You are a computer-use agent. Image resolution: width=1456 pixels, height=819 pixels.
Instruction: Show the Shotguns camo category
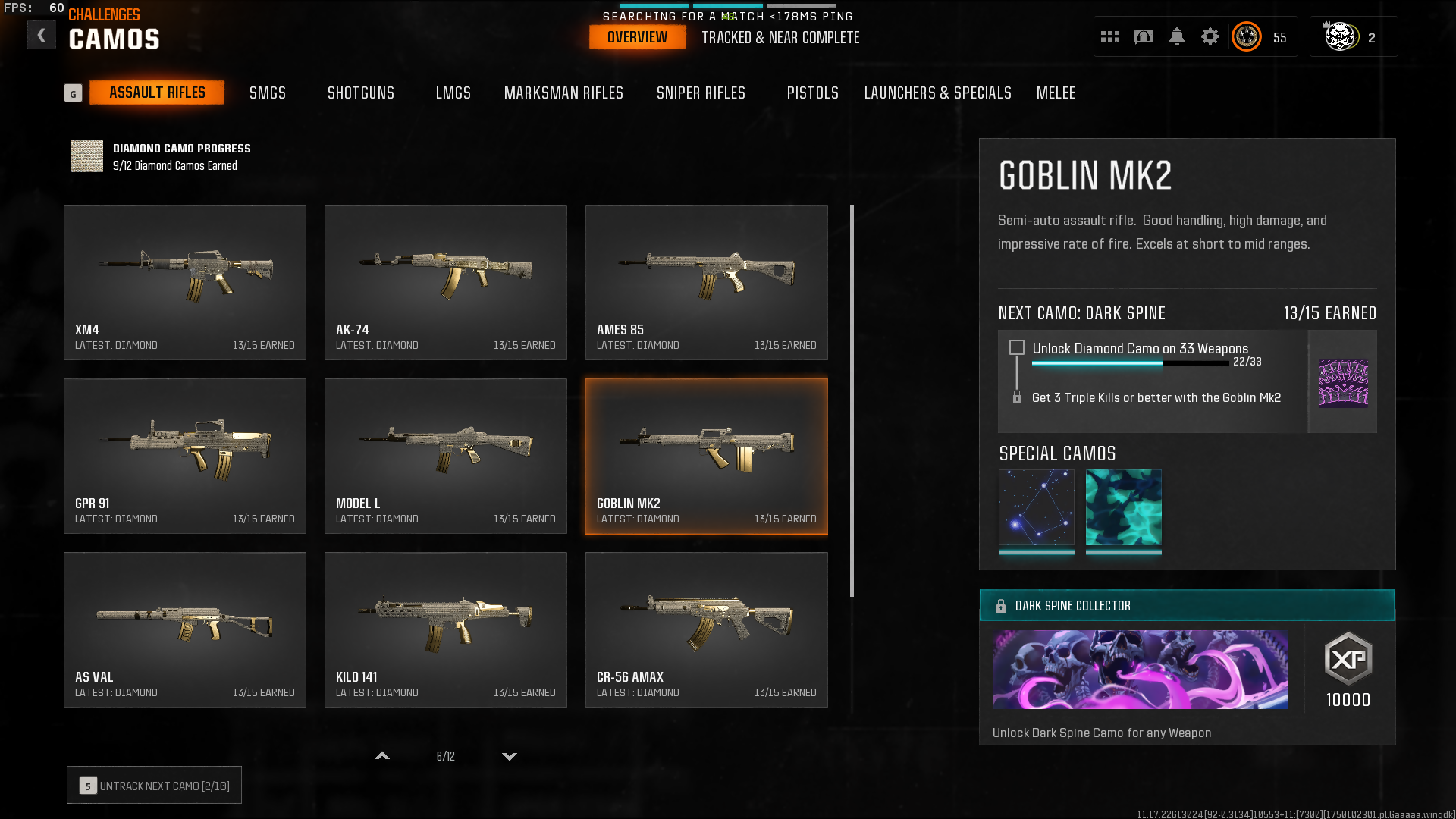tap(361, 93)
